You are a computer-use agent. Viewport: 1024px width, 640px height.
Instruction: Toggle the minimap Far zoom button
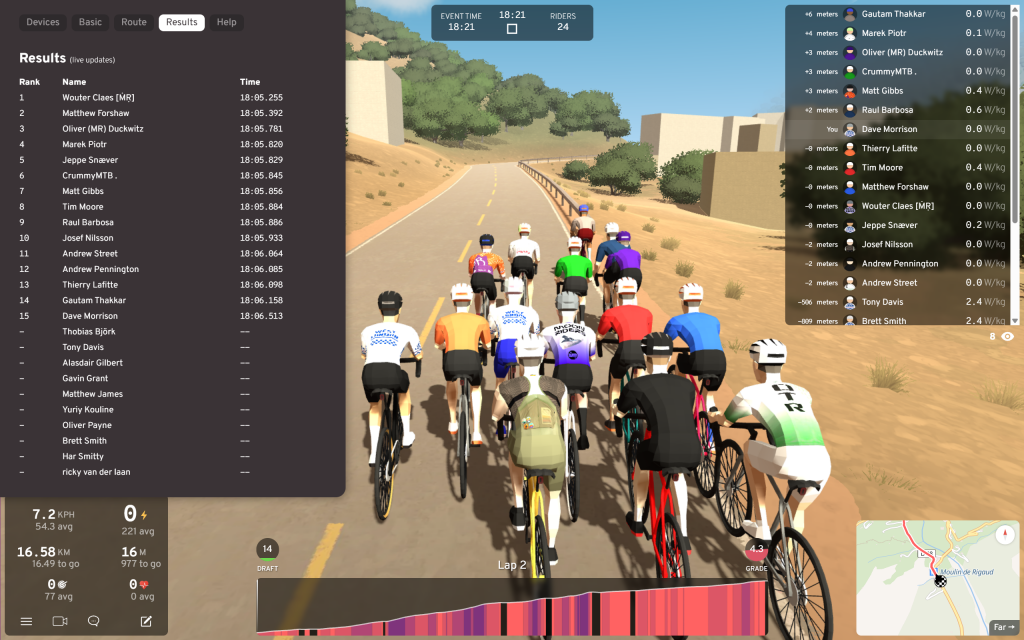[x=1002, y=627]
